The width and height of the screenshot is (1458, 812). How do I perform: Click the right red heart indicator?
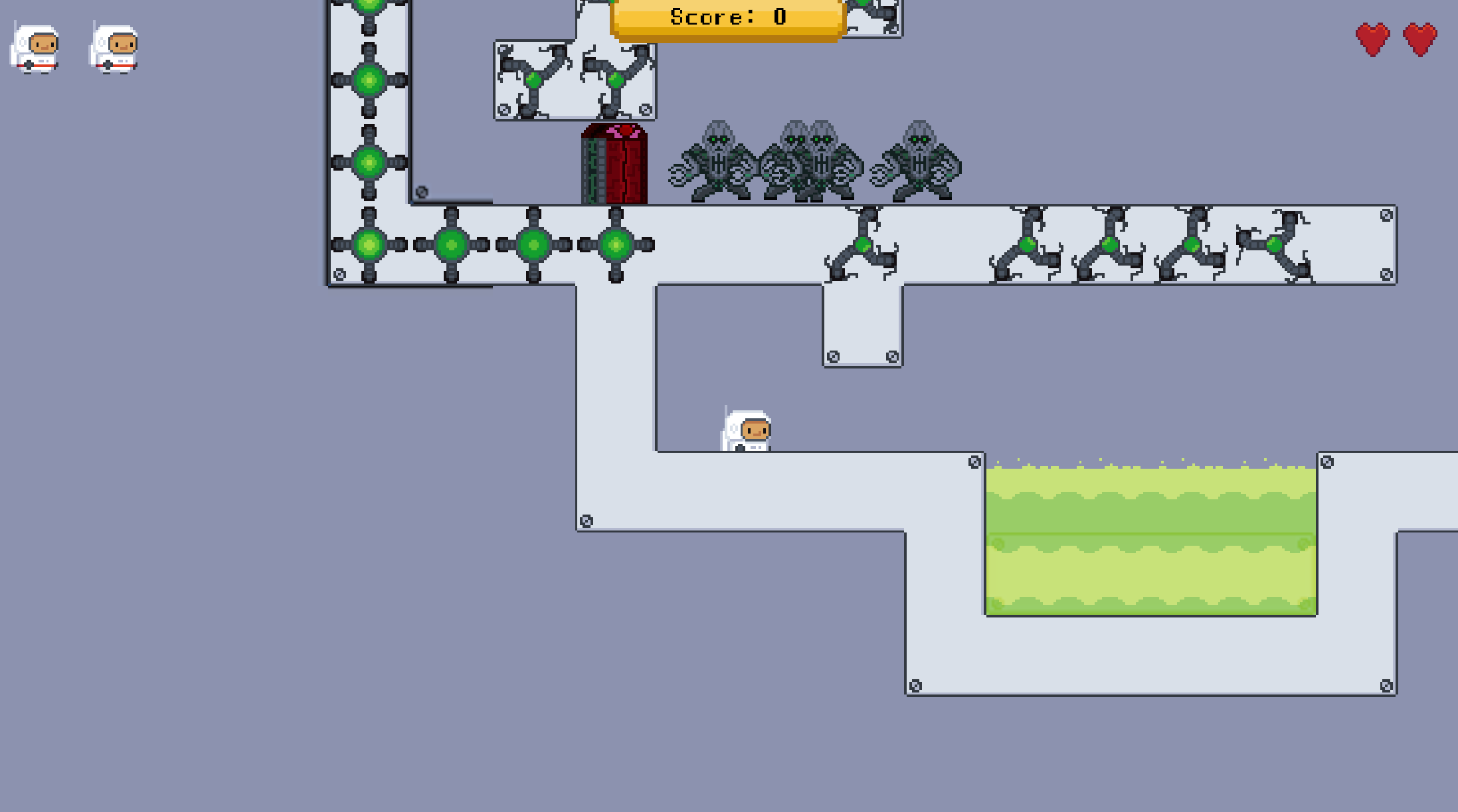coord(1419,40)
